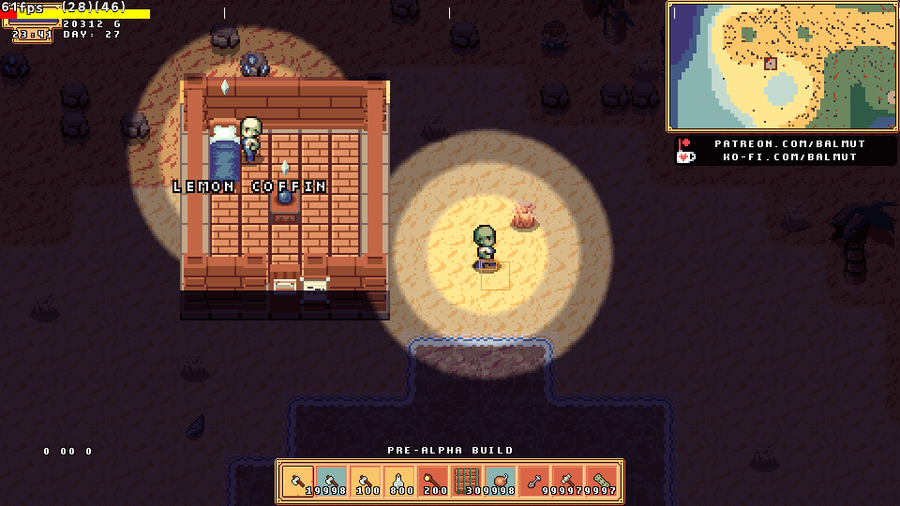Select the small shovel hotbar slot

534,482
